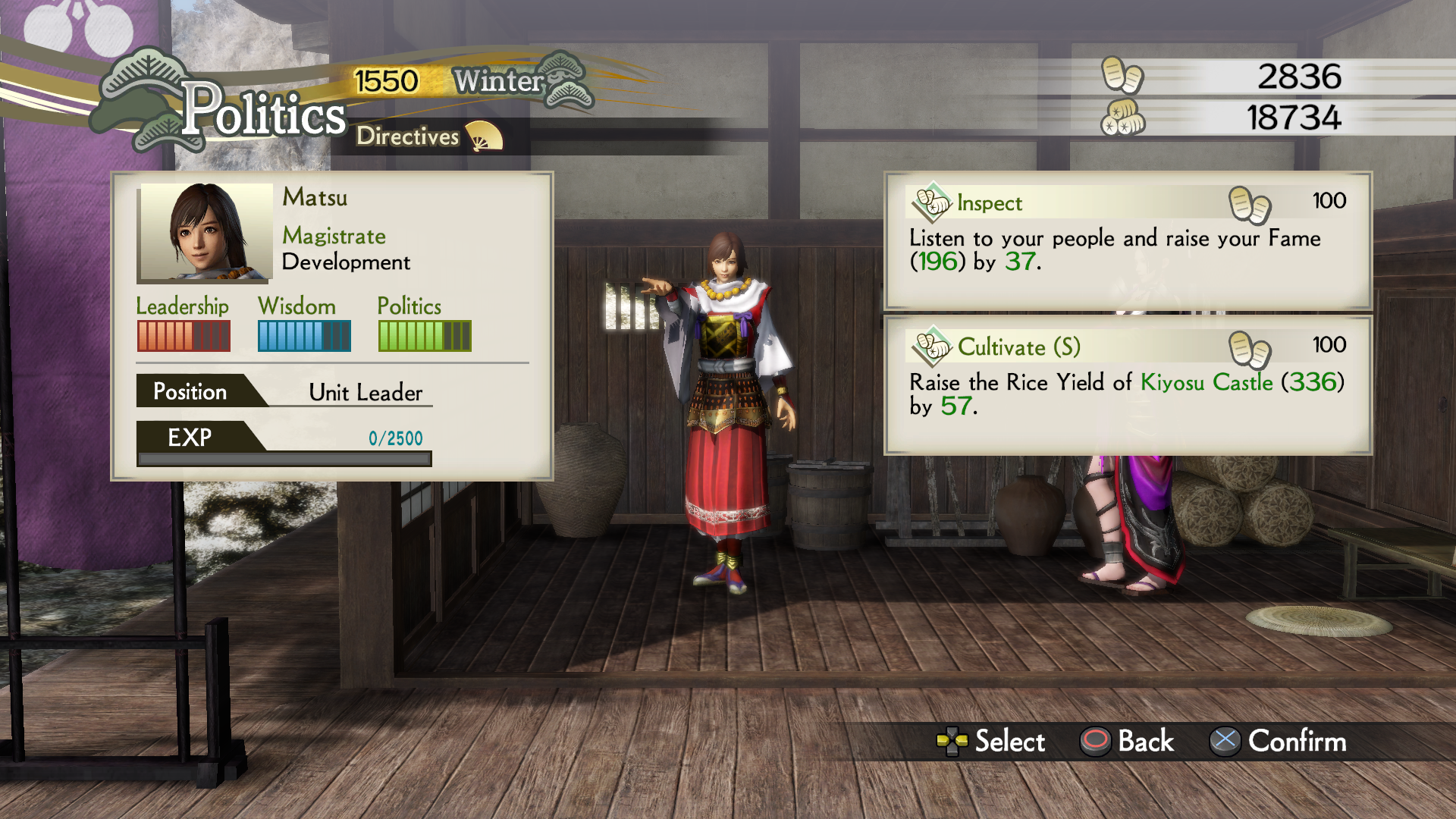Select Matsu's magistrate portrait
Screen dimensions: 1456x819
pos(206,232)
